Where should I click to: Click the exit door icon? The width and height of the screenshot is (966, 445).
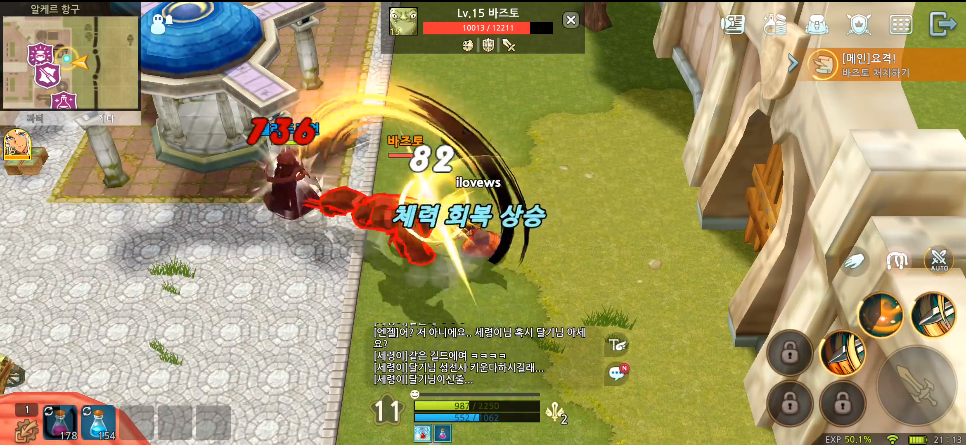(x=941, y=24)
